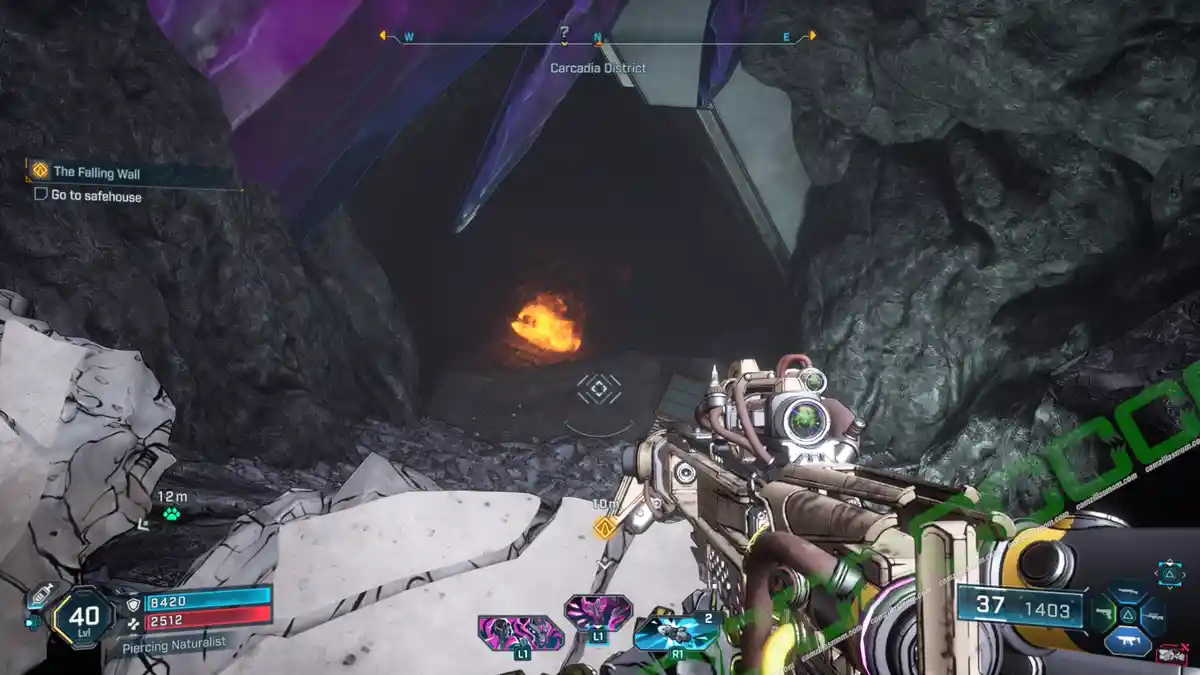Select the question mark on the compass
The height and width of the screenshot is (675, 1200).
coord(564,33)
